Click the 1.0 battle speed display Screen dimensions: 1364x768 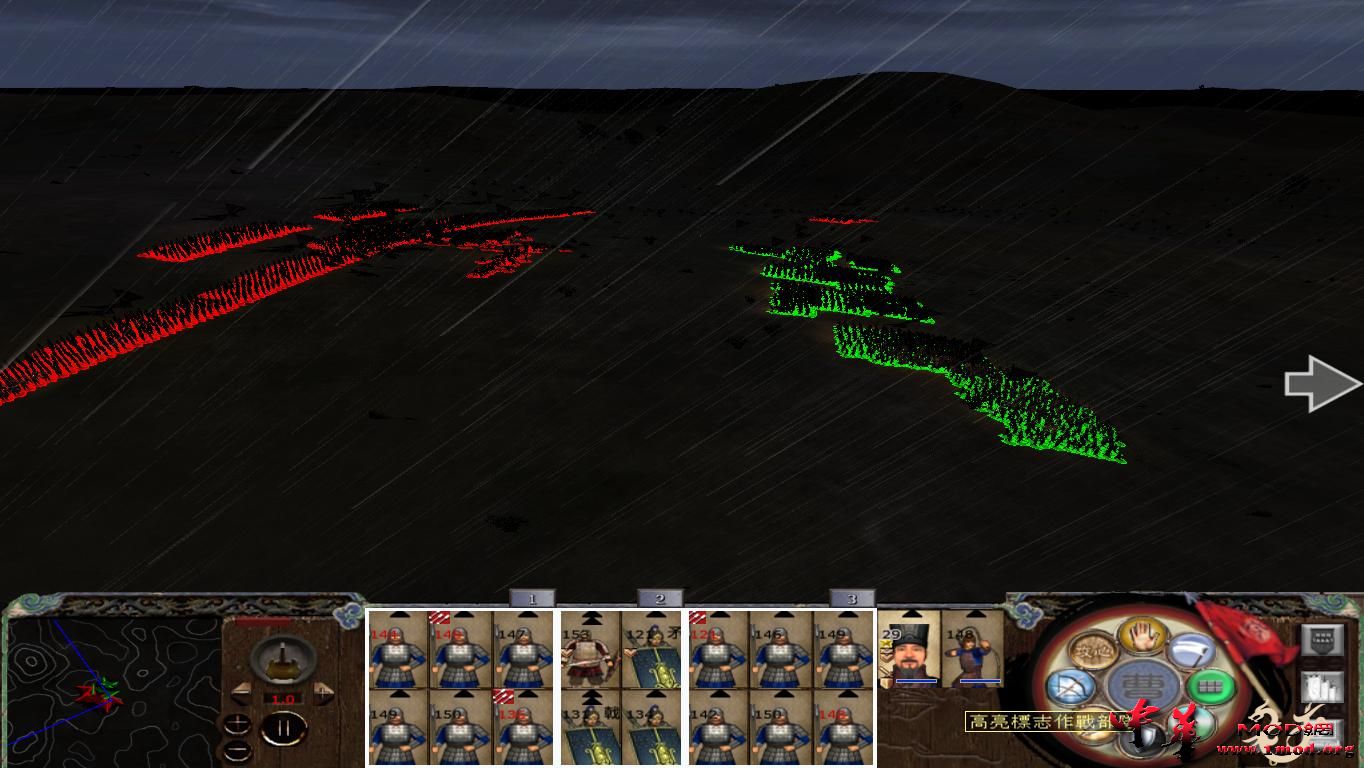282,700
